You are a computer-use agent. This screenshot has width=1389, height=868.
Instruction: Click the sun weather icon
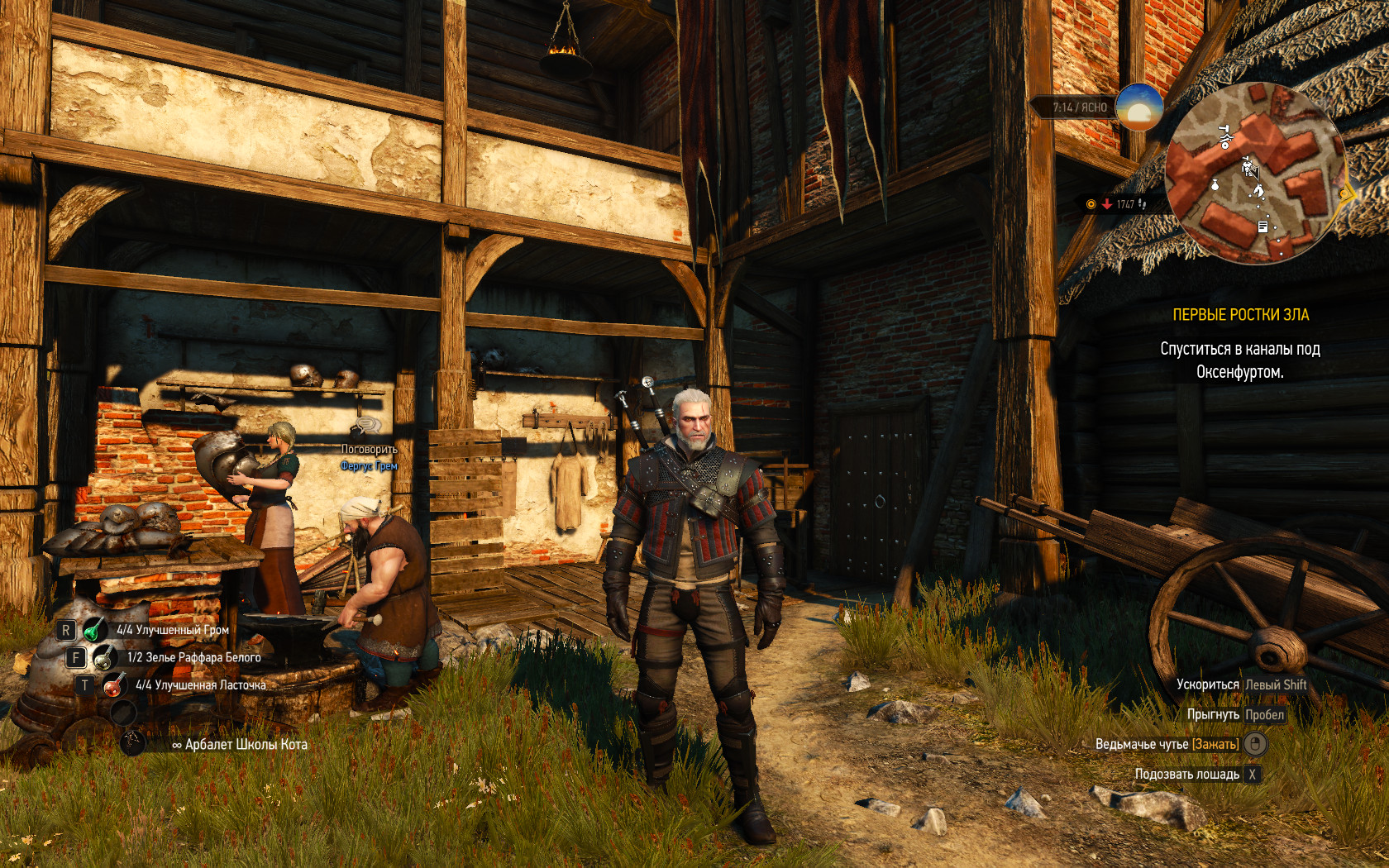coord(1138,107)
